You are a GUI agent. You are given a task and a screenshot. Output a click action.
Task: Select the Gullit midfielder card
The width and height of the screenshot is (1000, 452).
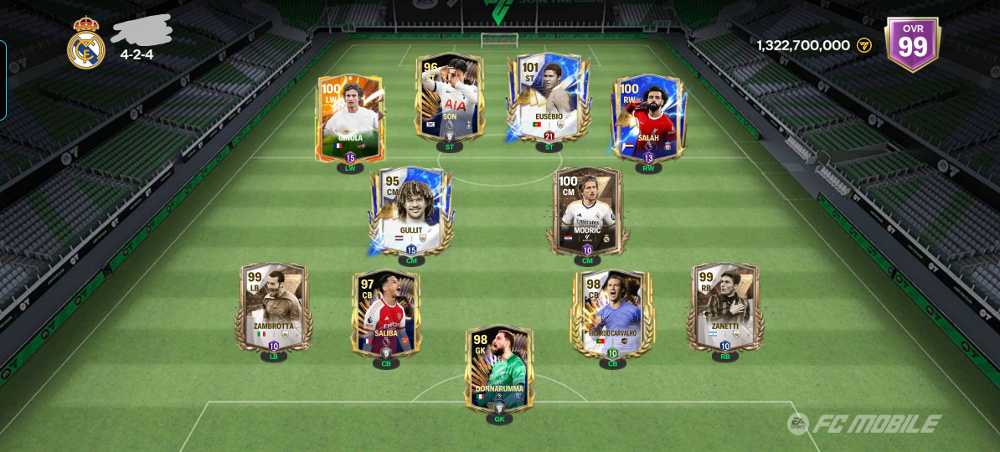click(x=411, y=210)
